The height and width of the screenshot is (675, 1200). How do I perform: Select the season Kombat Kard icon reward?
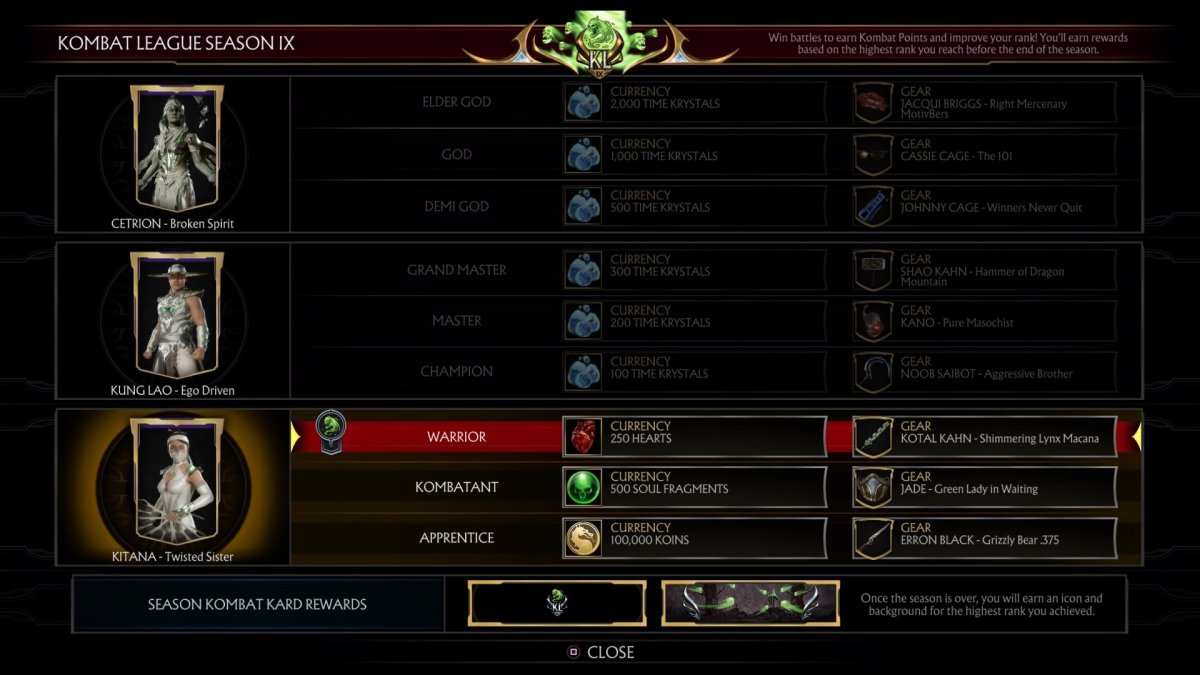pyautogui.click(x=557, y=603)
